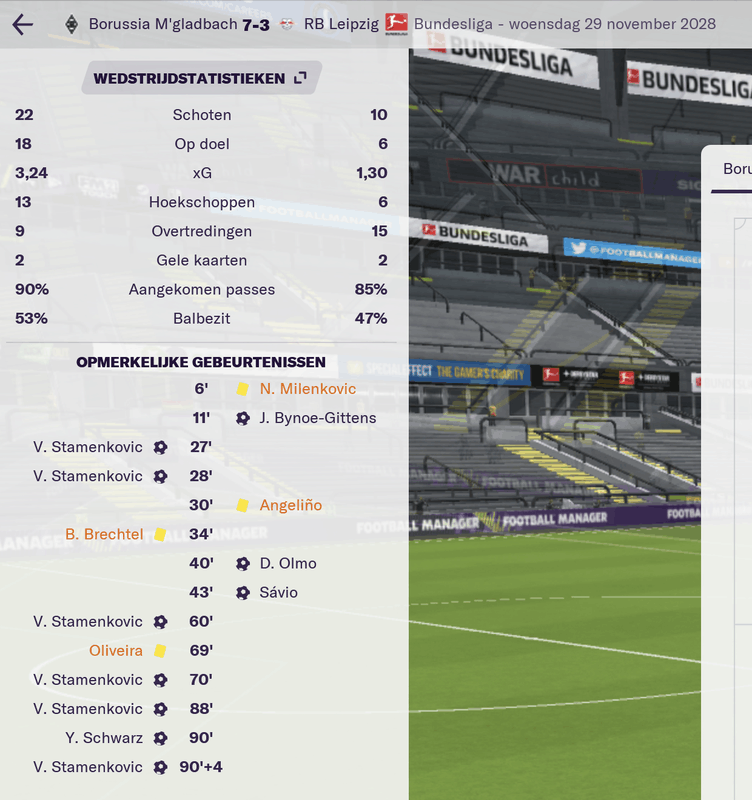Select V. Stamenkovic's 90'+4 goal entry
This screenshot has height=800, width=752.
click(88, 767)
